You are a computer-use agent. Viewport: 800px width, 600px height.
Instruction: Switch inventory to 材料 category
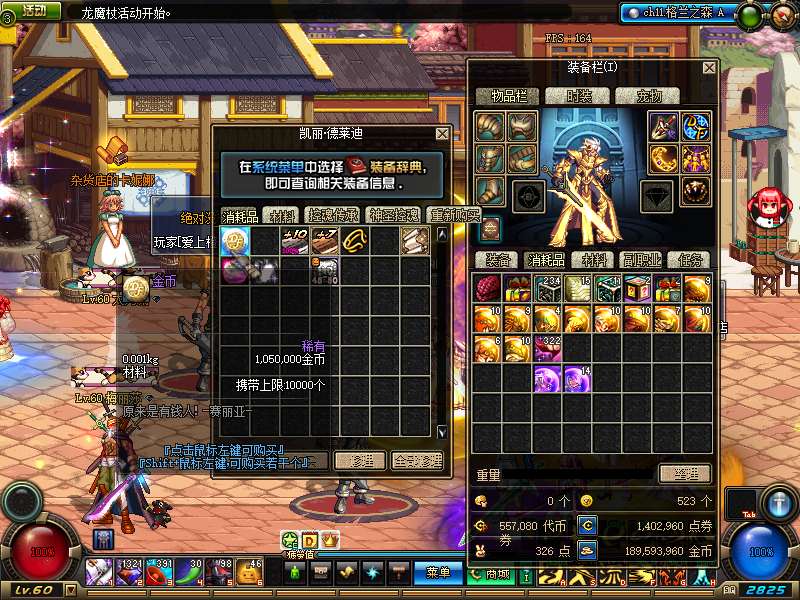click(595, 260)
